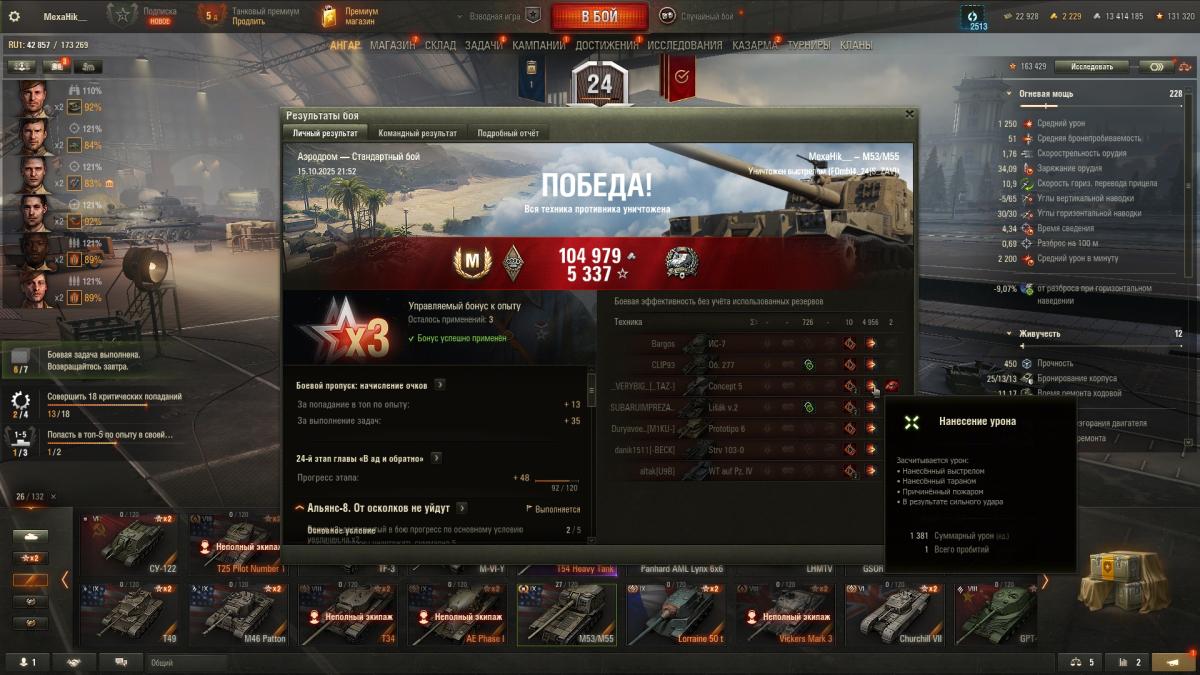This screenshot has height=675, width=1200.
Task: Open ДОСТИЖЕНИЯ from the top menu
Action: pos(606,45)
